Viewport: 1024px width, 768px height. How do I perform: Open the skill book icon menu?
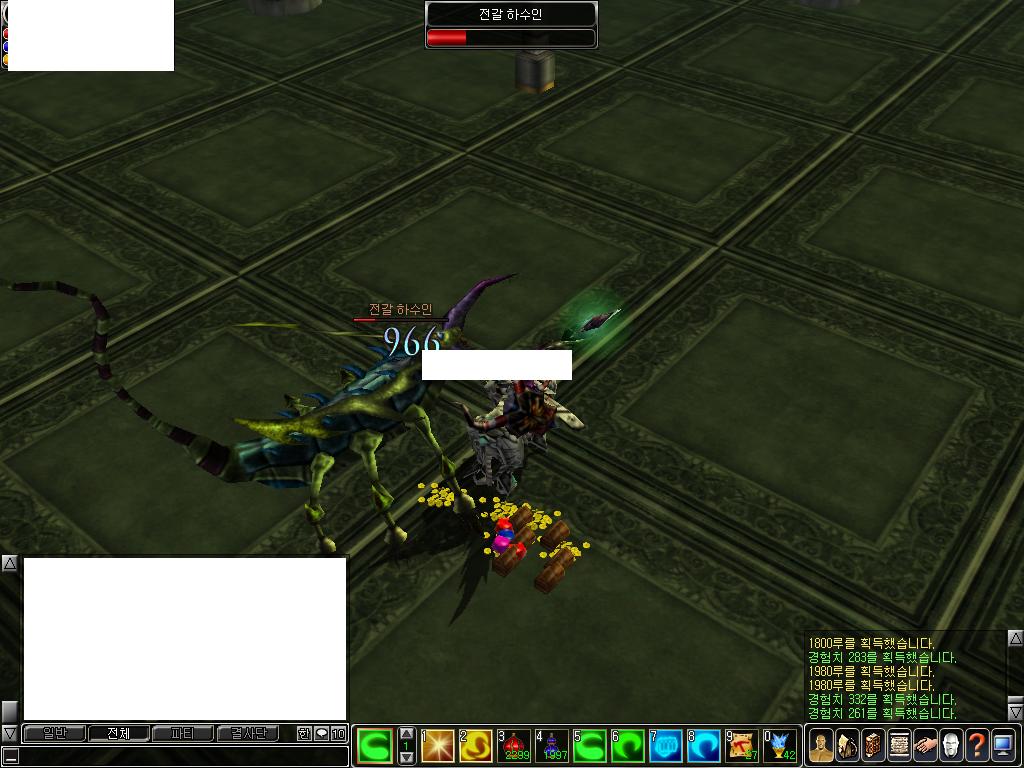click(873, 745)
